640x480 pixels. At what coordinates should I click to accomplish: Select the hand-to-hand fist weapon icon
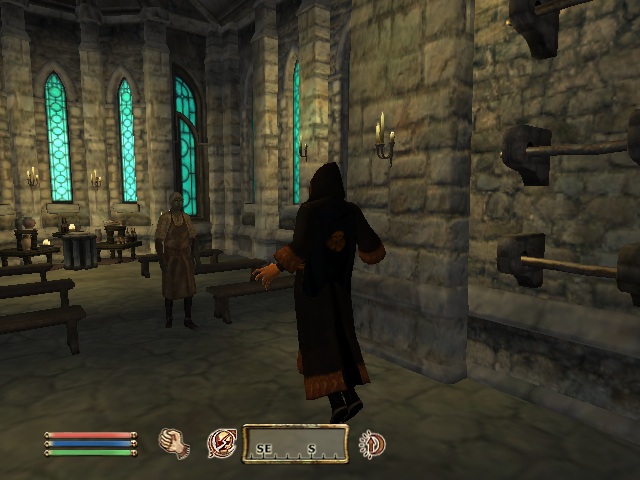174,442
